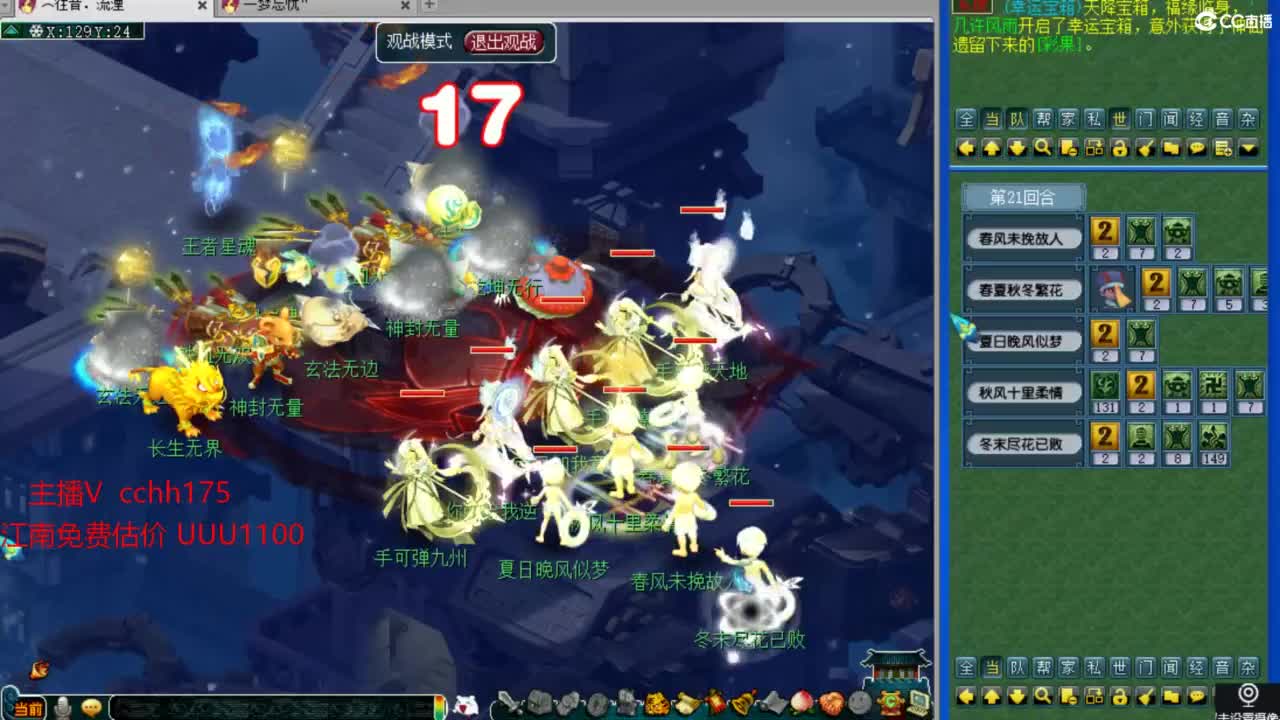Expand the dropdown arrow in upper chat toolbar

(1247, 148)
